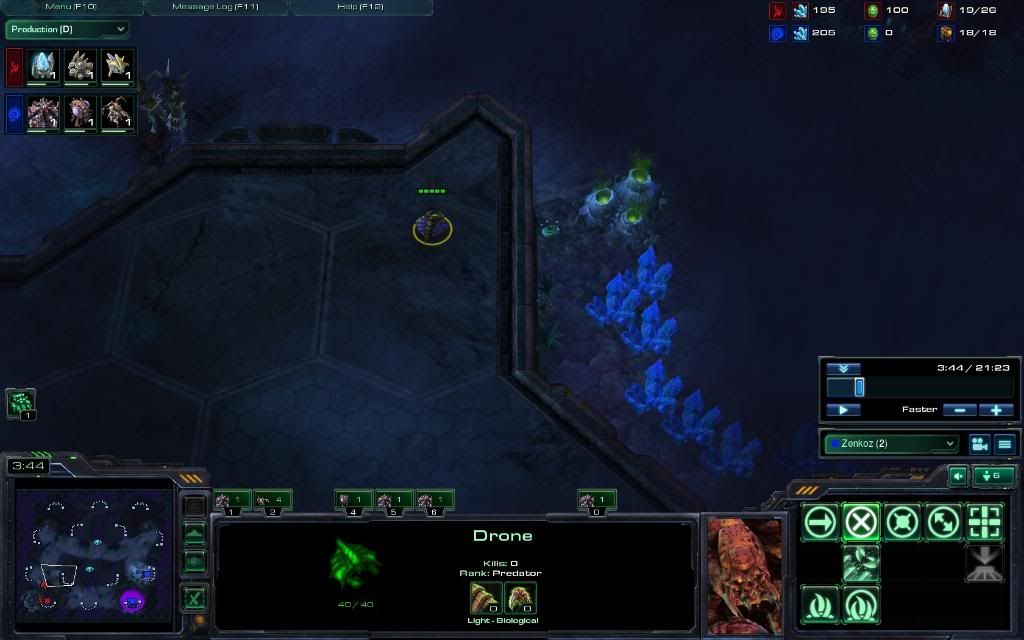Viewport: 1024px width, 640px height.
Task: Activate the Gather command icon
Action: (x=861, y=562)
